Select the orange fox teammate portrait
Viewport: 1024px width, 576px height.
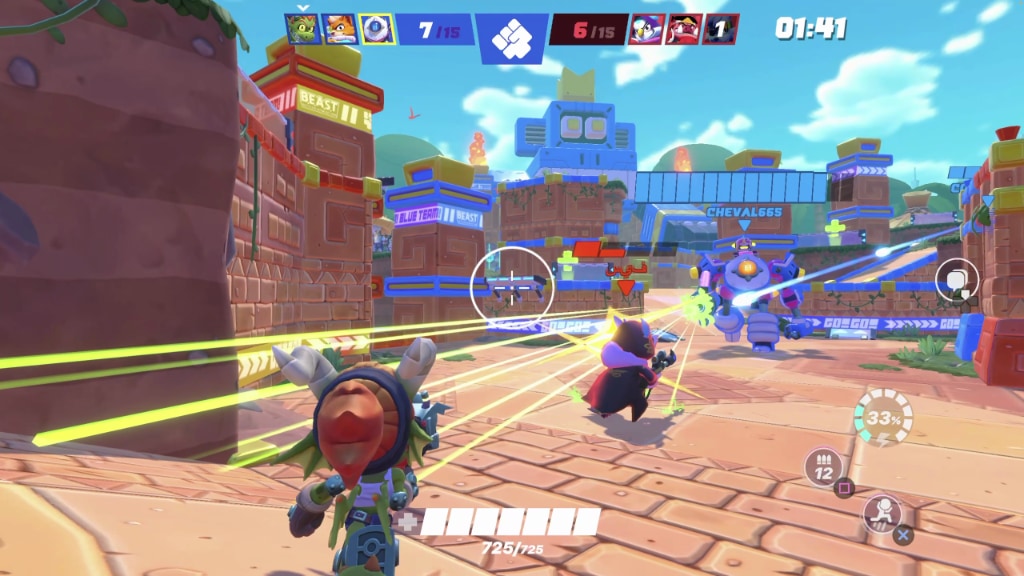coord(340,29)
